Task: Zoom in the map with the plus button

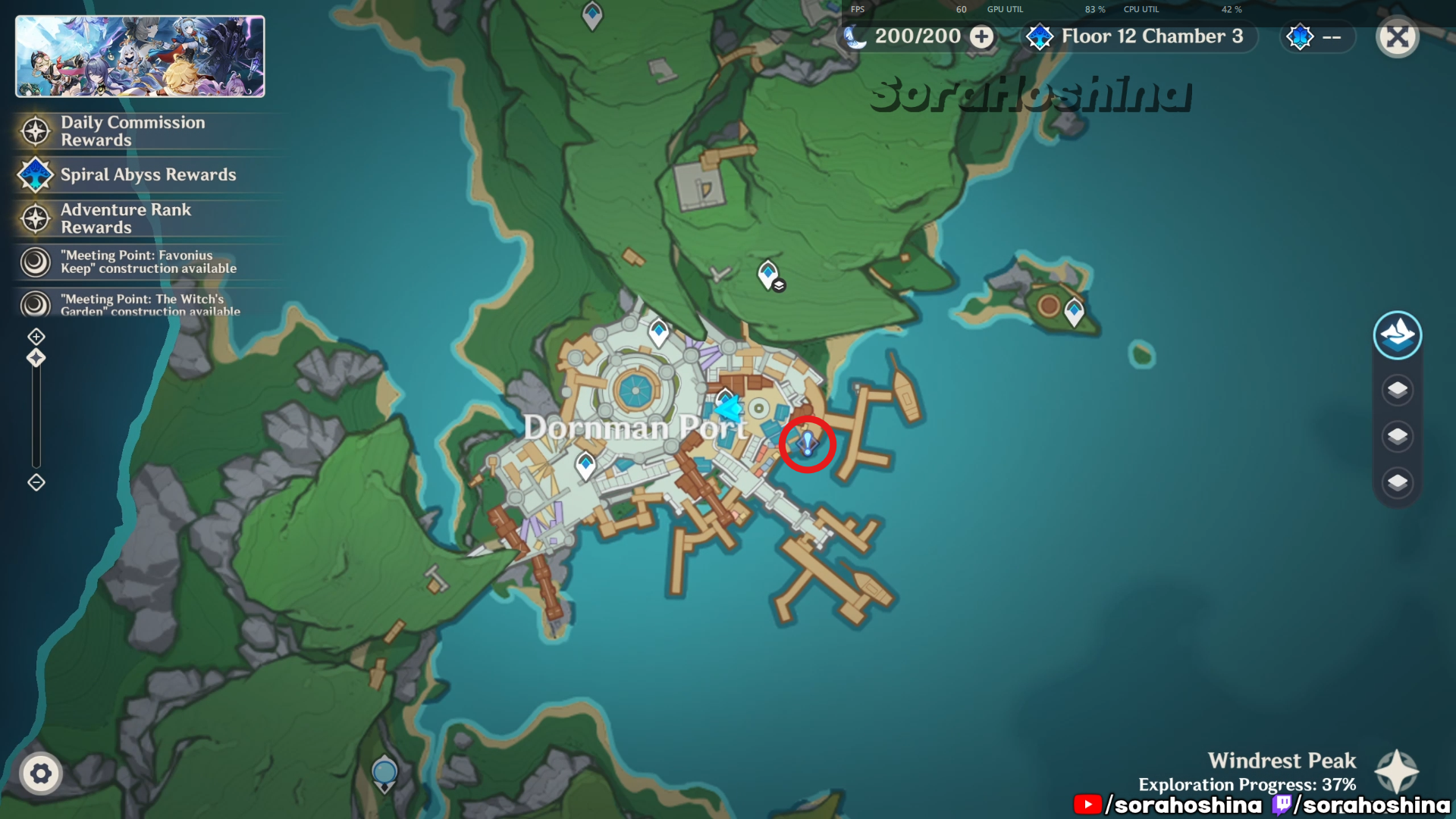Action: pyautogui.click(x=36, y=336)
